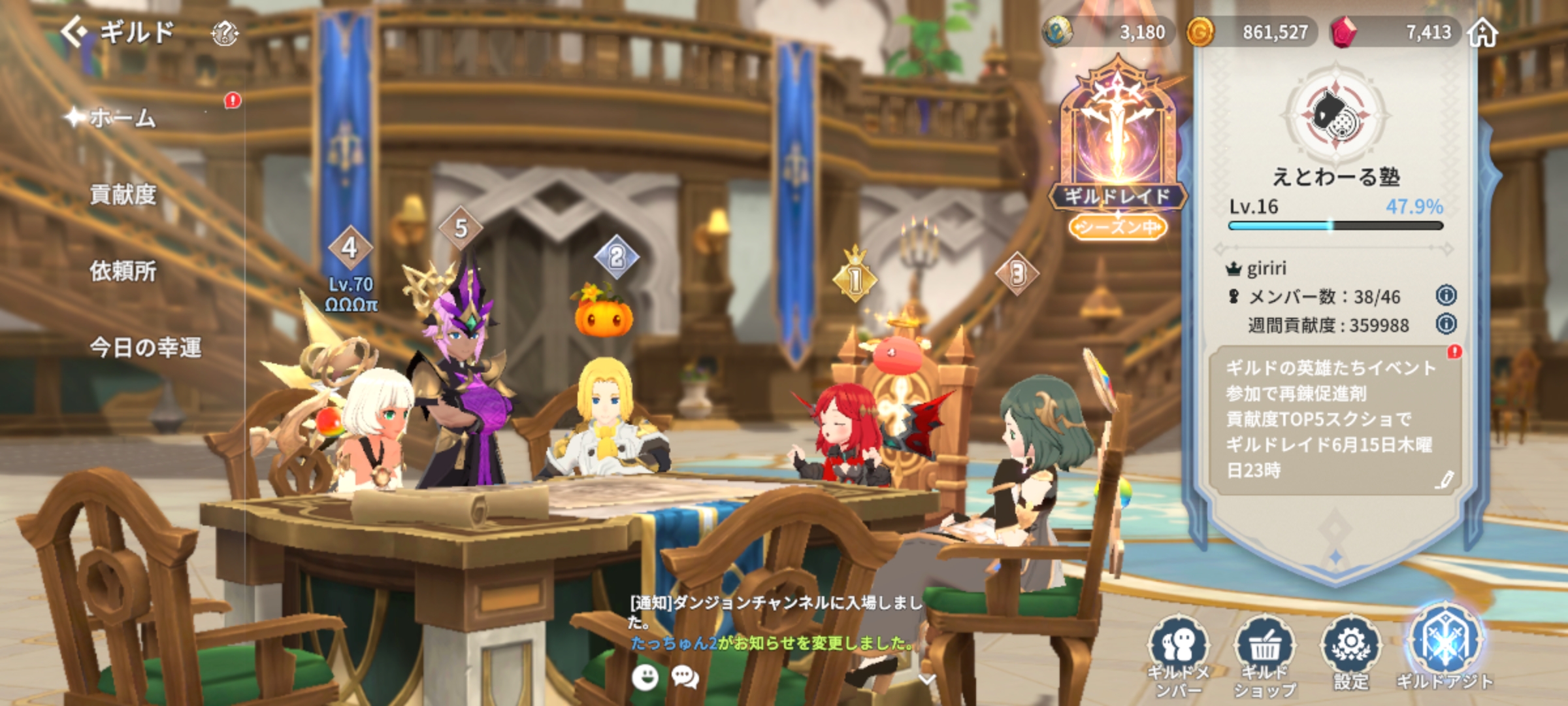Go back using the ギルド back arrow

pyautogui.click(x=74, y=31)
